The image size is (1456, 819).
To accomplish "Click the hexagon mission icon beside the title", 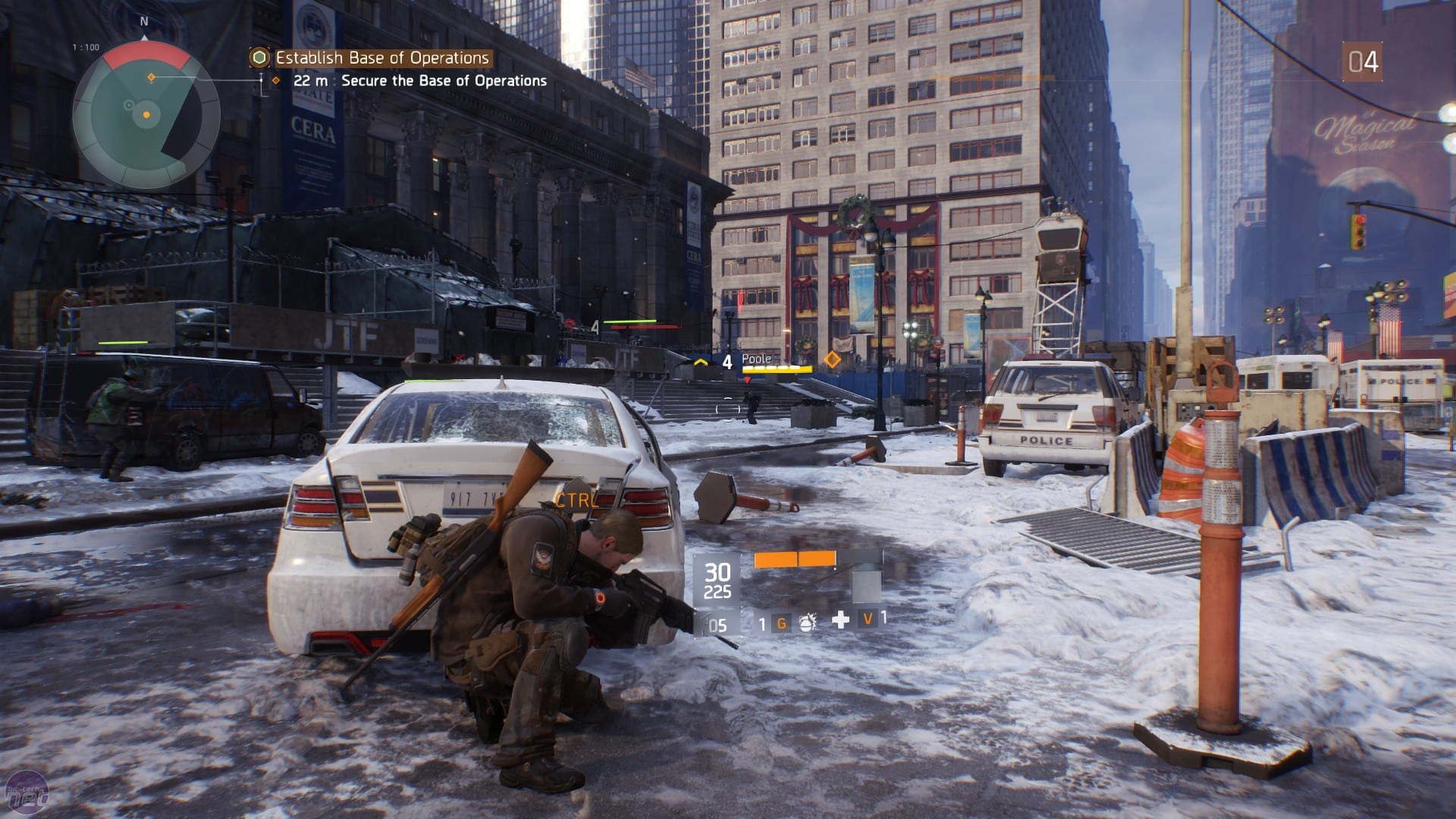I will point(260,58).
